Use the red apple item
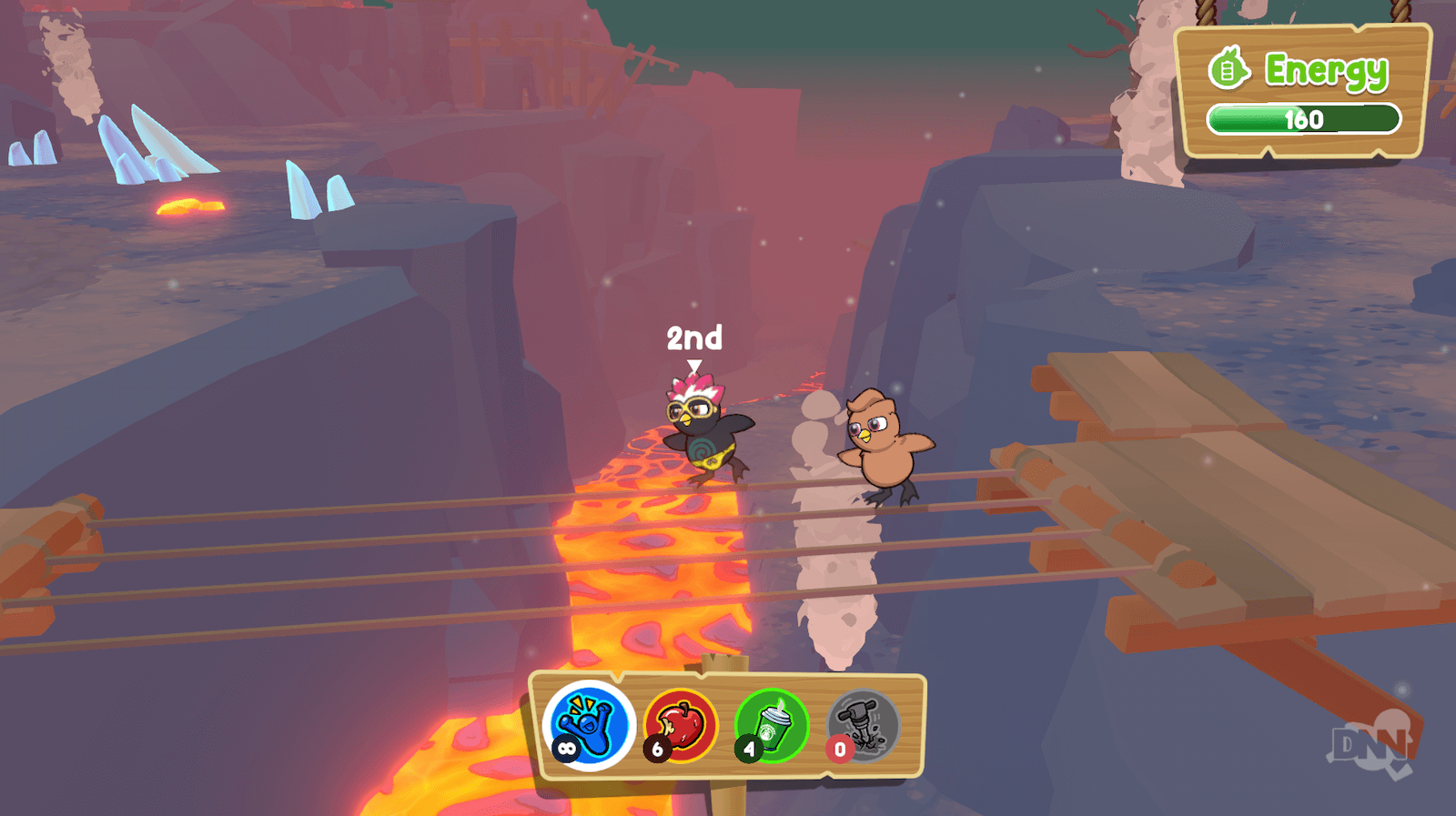Screen dimensions: 1456x816 point(682,725)
